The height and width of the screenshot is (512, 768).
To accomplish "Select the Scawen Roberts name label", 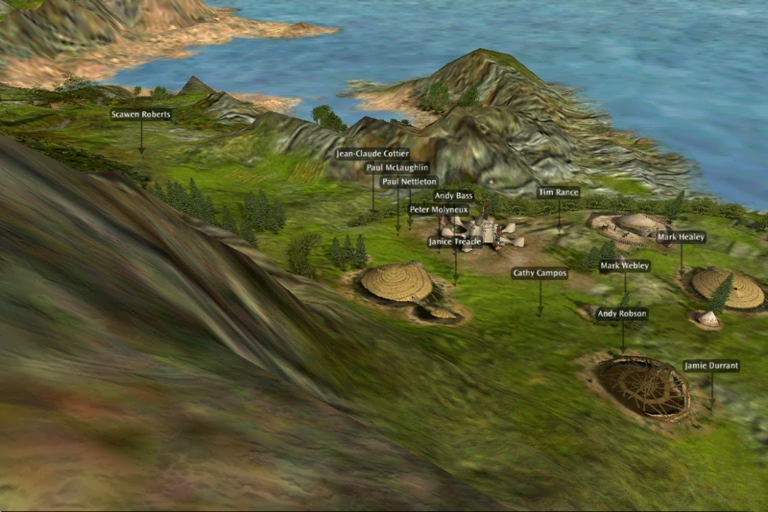I will [141, 115].
